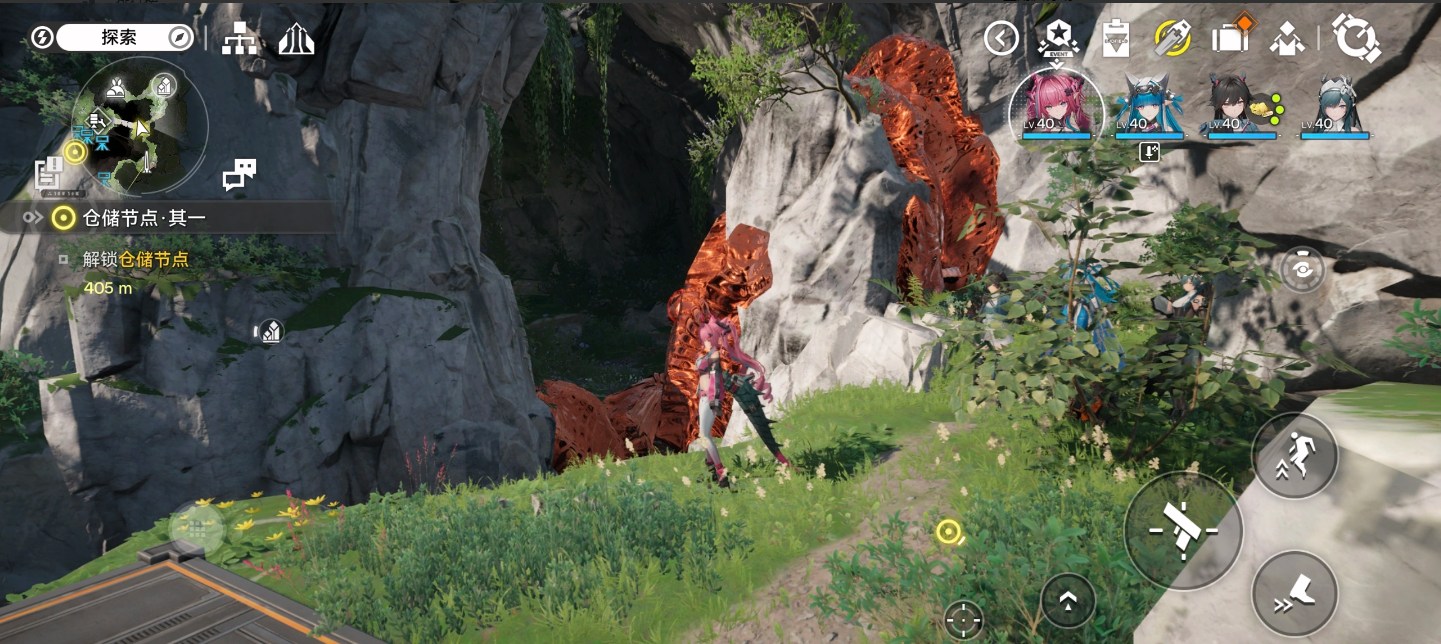Select the triple-arrow icon beside the tree icon

(296, 39)
